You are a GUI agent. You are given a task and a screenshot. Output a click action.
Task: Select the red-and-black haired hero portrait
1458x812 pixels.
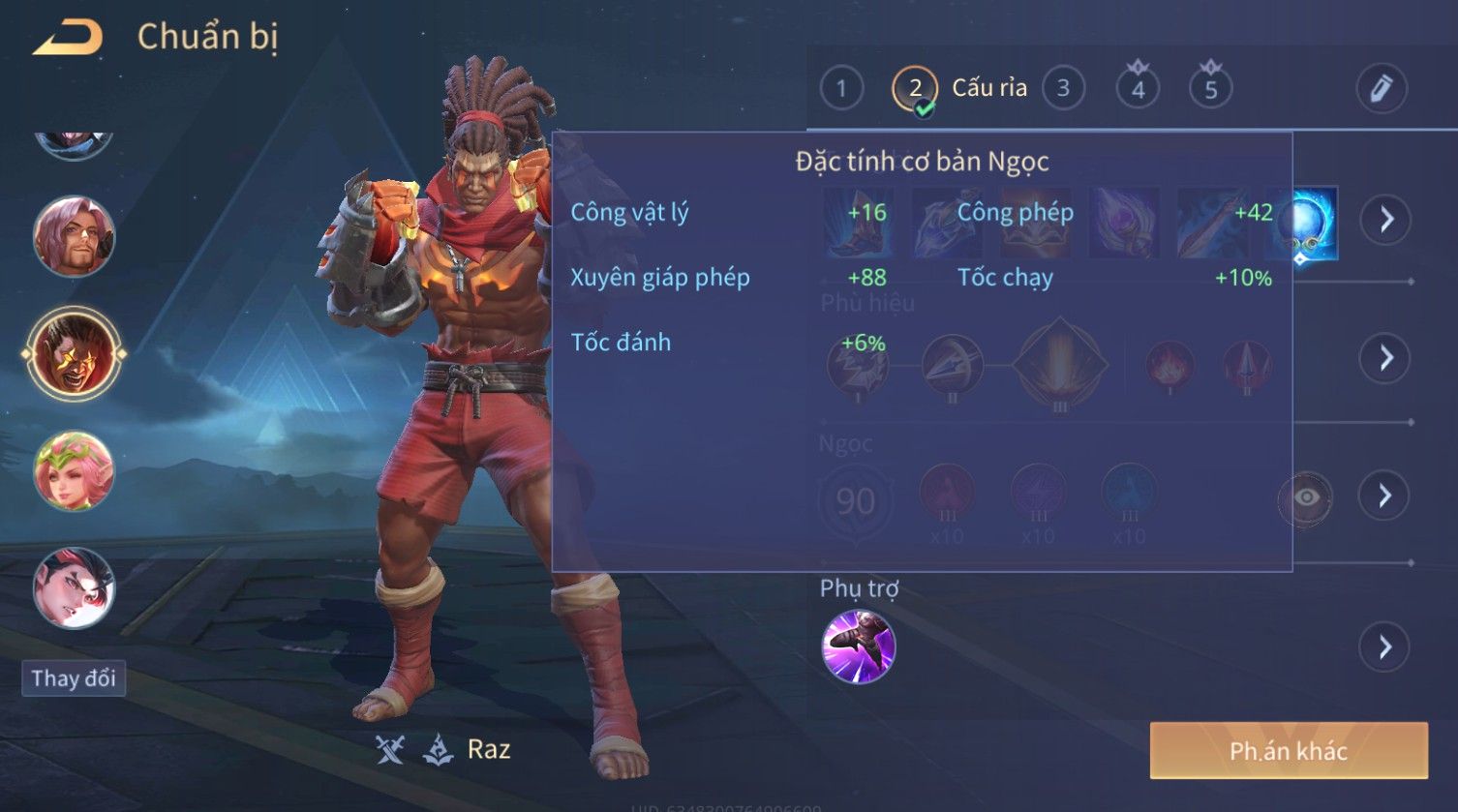(74, 587)
